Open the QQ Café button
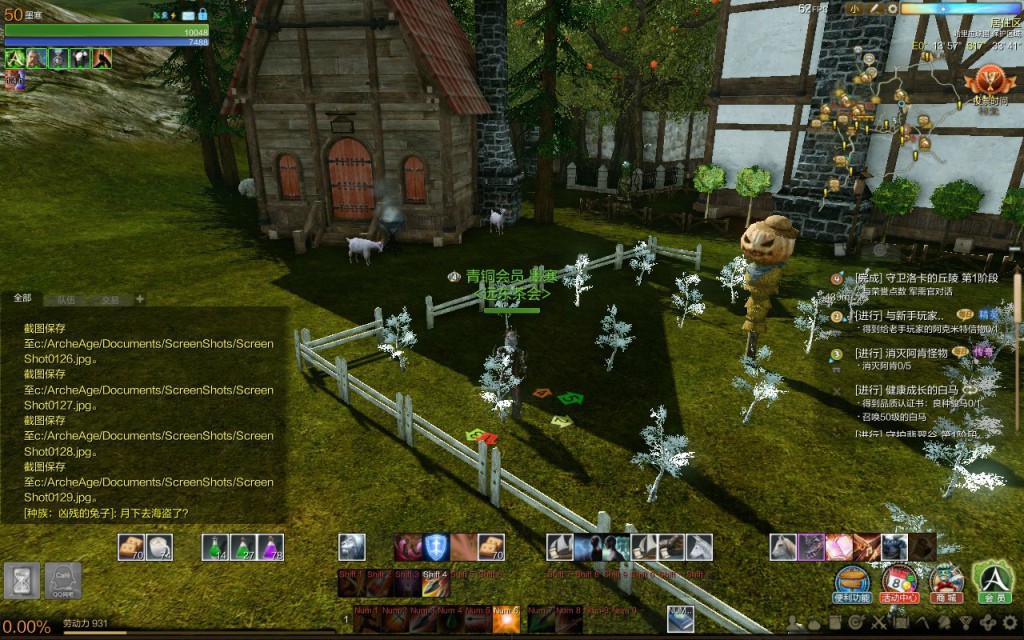 (62, 580)
